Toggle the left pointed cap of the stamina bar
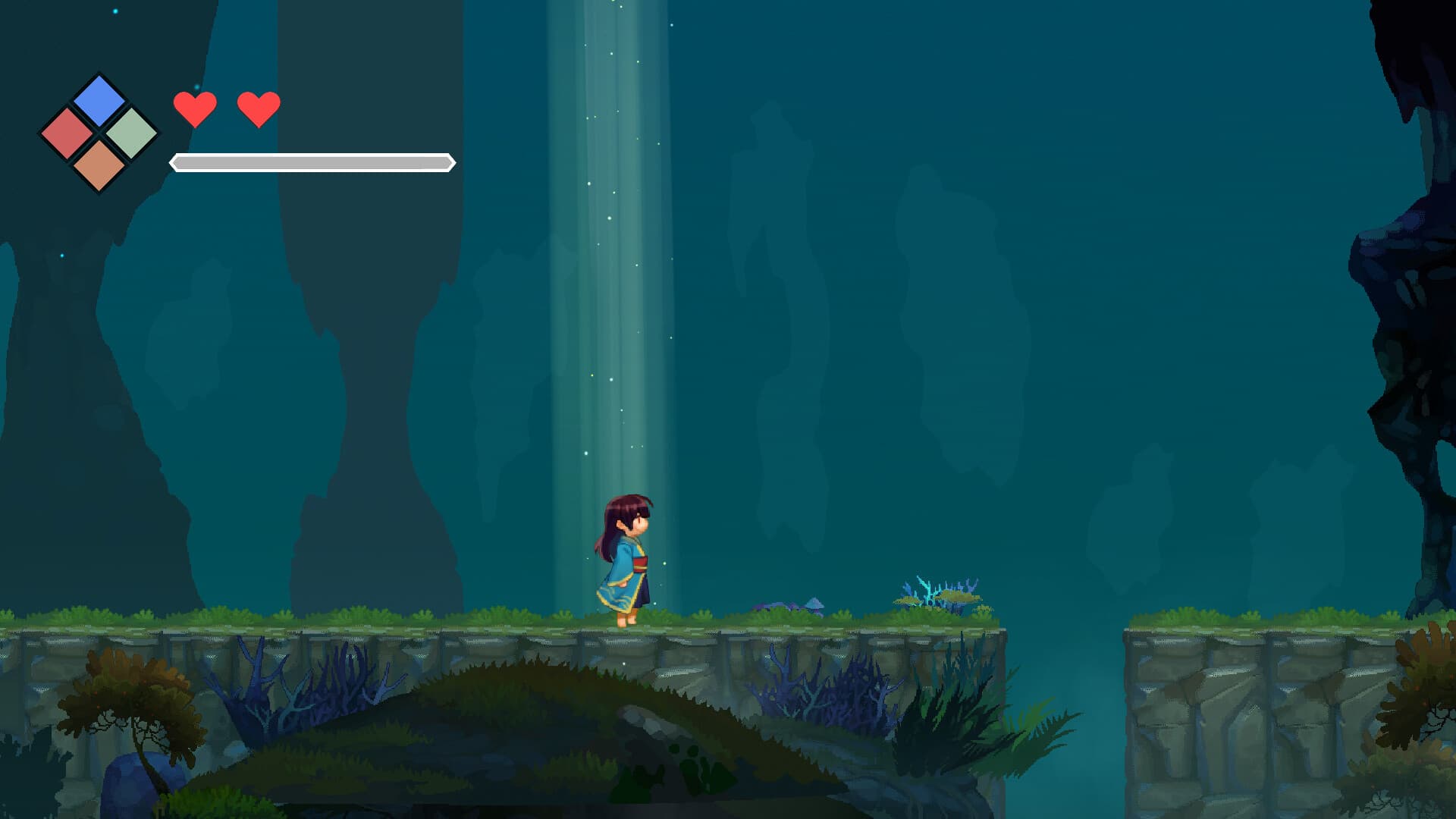The image size is (1456, 819). tap(173, 162)
